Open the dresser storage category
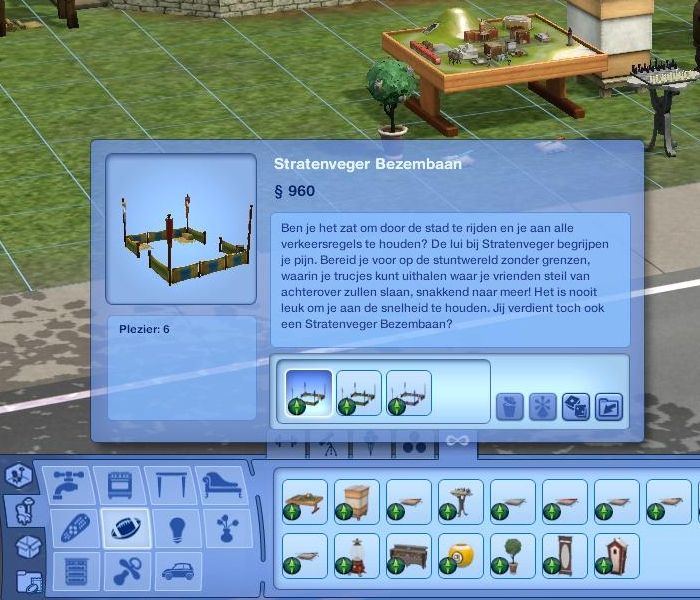The image size is (700, 600). point(77,571)
